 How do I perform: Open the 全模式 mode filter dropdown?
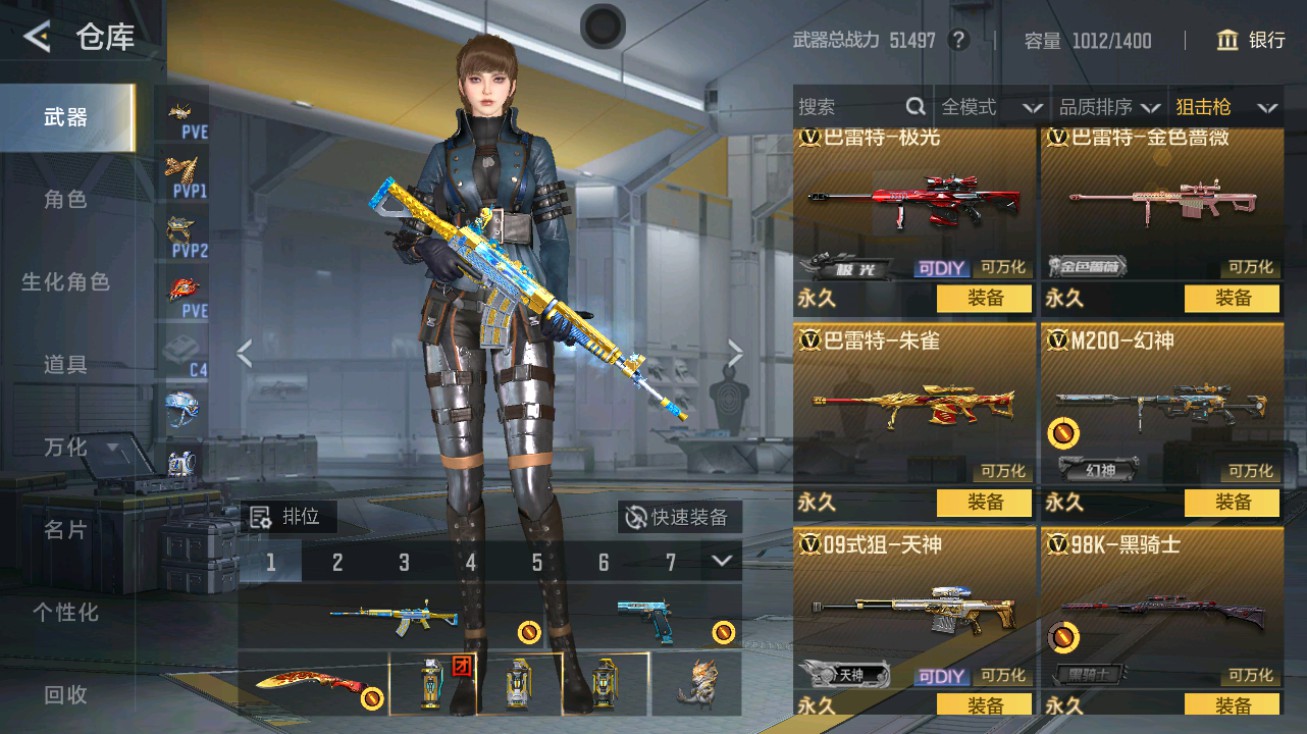988,106
